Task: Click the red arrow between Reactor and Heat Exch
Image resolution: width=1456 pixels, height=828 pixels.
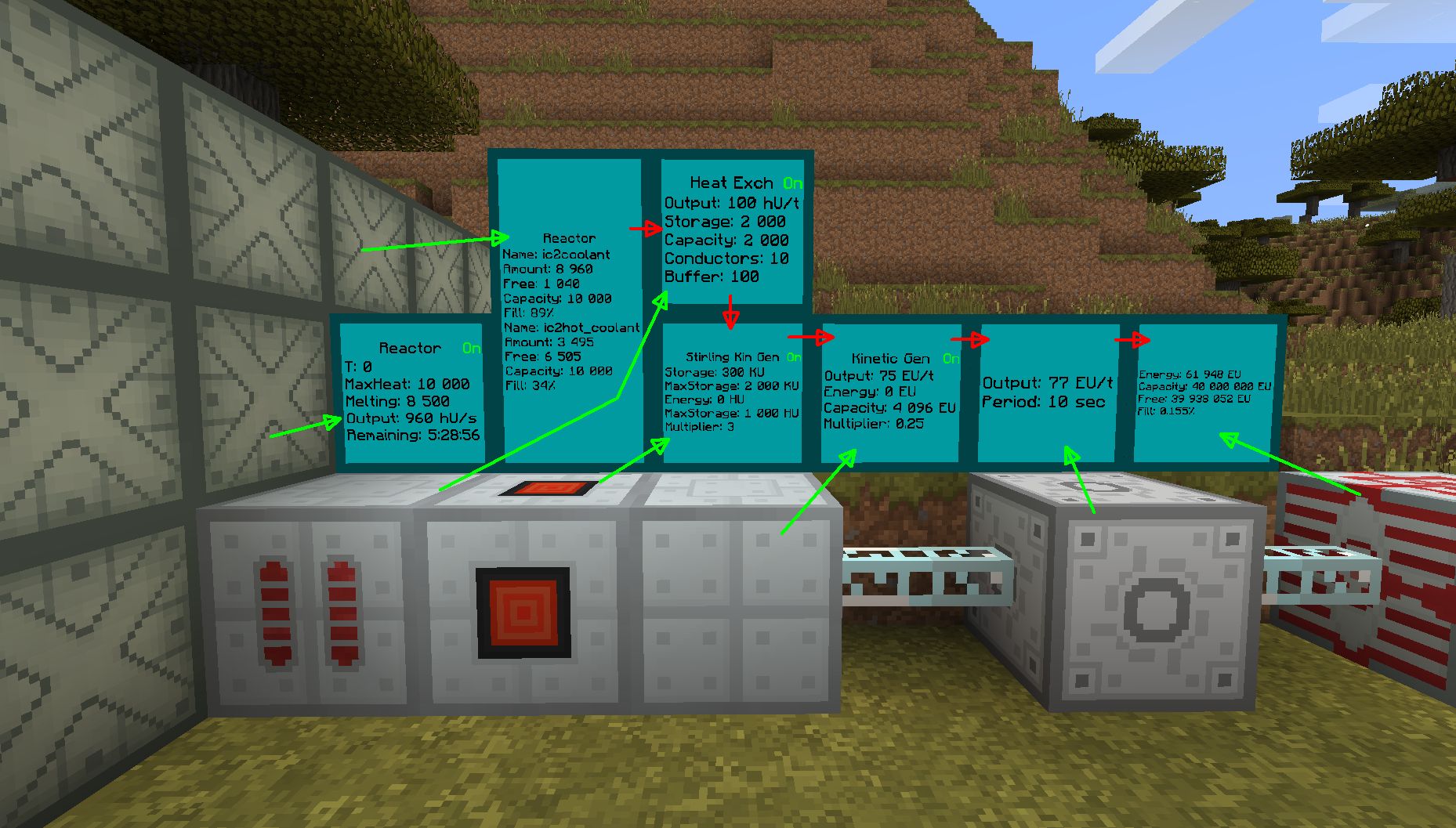Action: 644,229
